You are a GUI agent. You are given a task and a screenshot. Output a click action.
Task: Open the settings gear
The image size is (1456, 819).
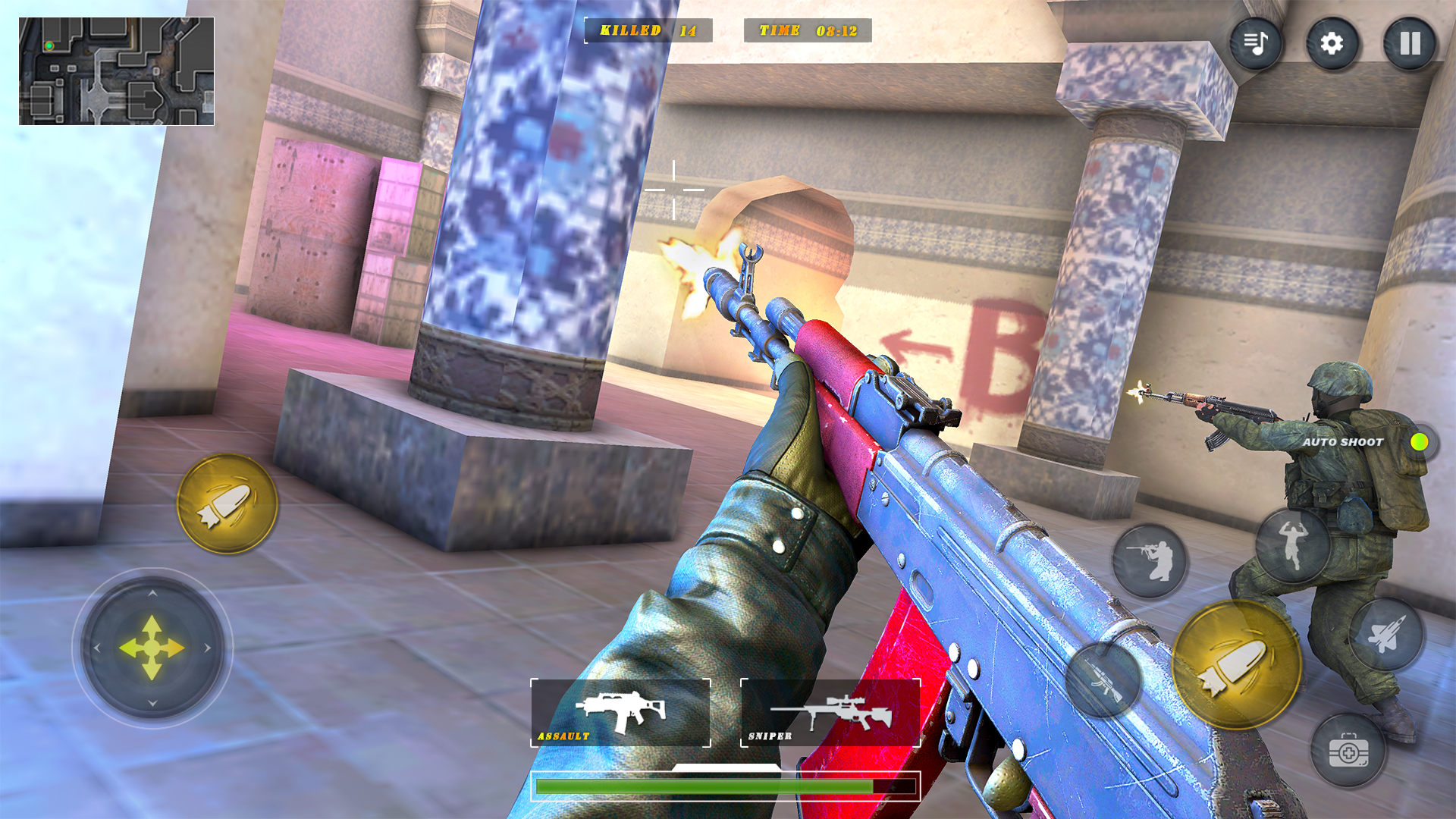[x=1332, y=43]
